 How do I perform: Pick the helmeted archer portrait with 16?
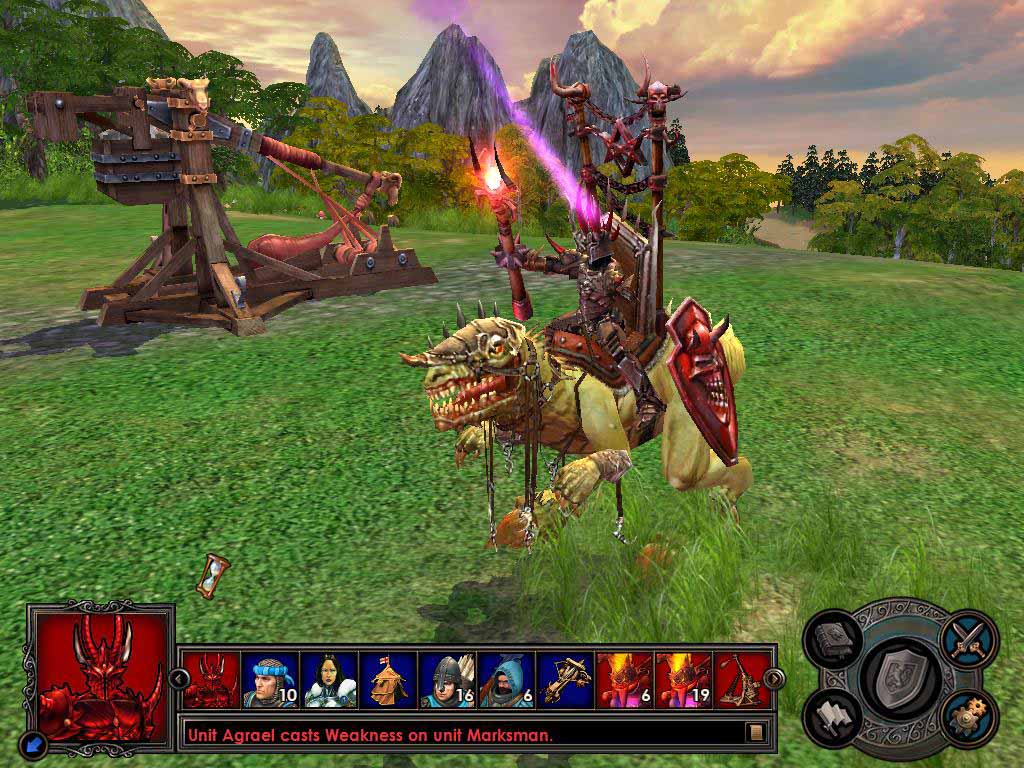point(448,680)
